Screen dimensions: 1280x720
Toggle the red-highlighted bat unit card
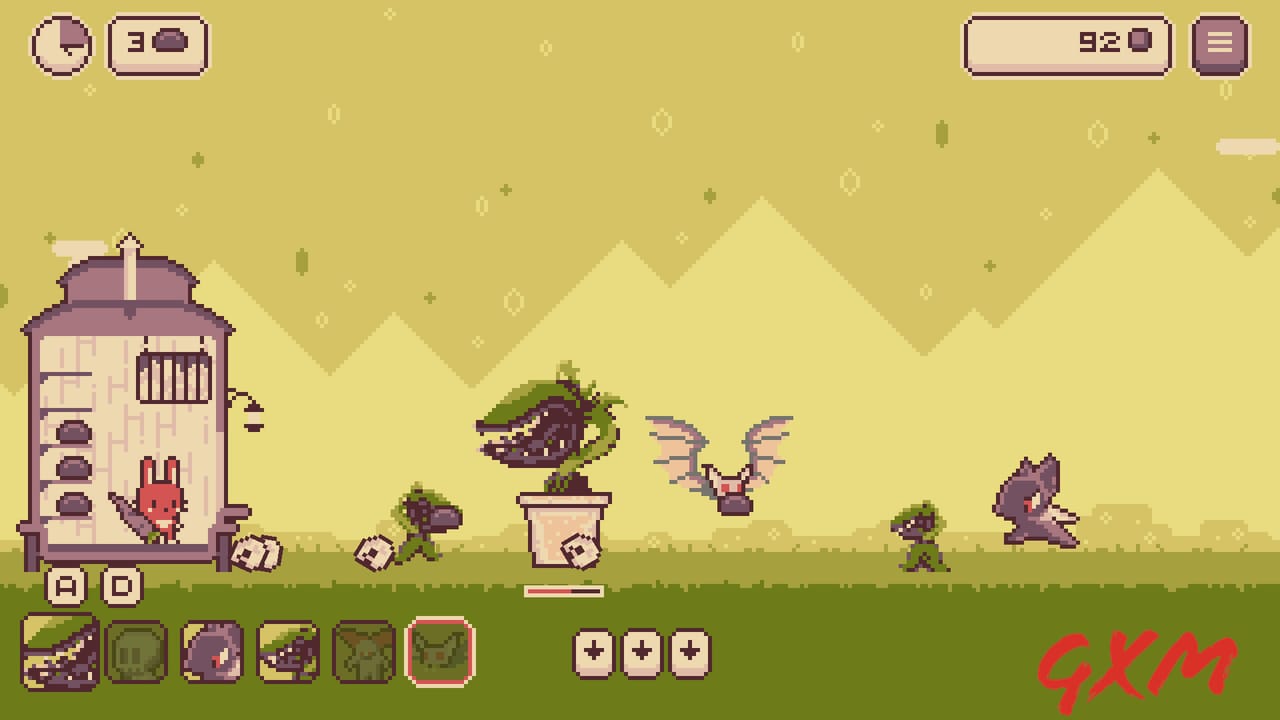tap(441, 652)
